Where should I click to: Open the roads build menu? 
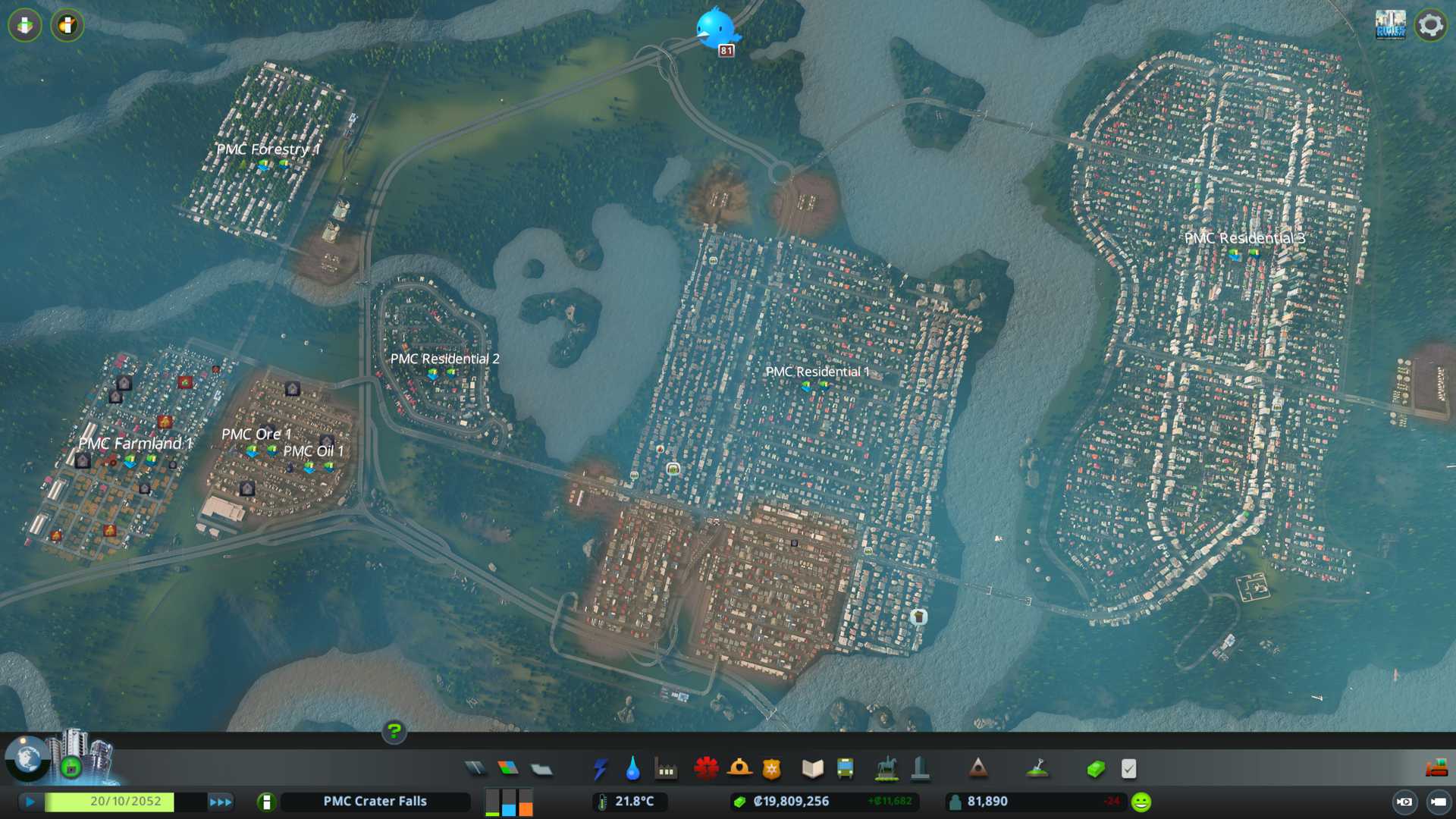pos(475,769)
